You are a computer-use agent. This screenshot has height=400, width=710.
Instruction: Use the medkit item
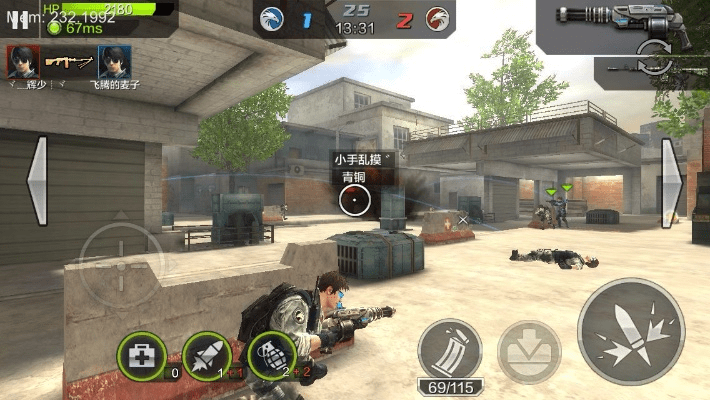point(142,354)
